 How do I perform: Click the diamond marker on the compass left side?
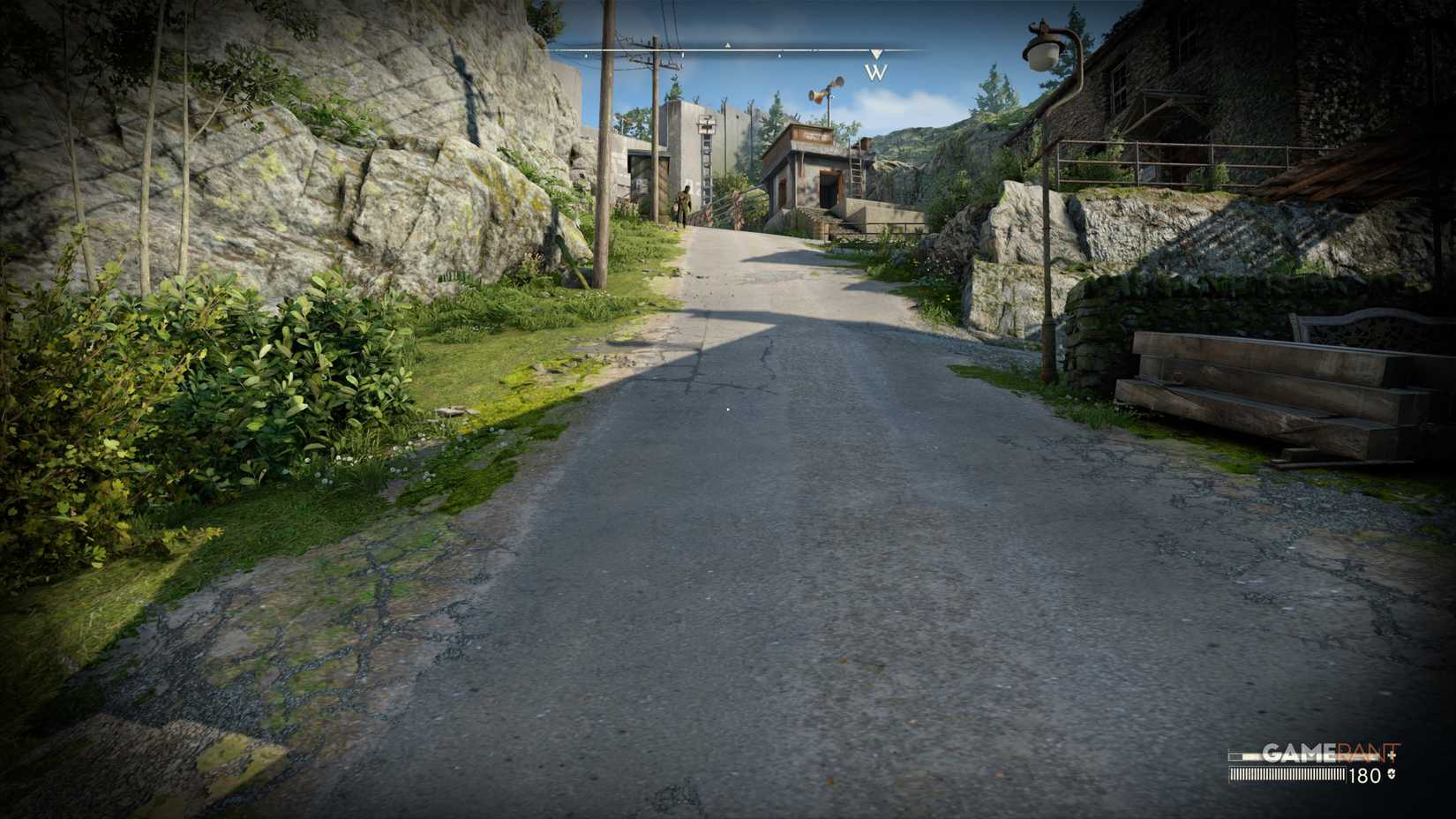coord(586,56)
